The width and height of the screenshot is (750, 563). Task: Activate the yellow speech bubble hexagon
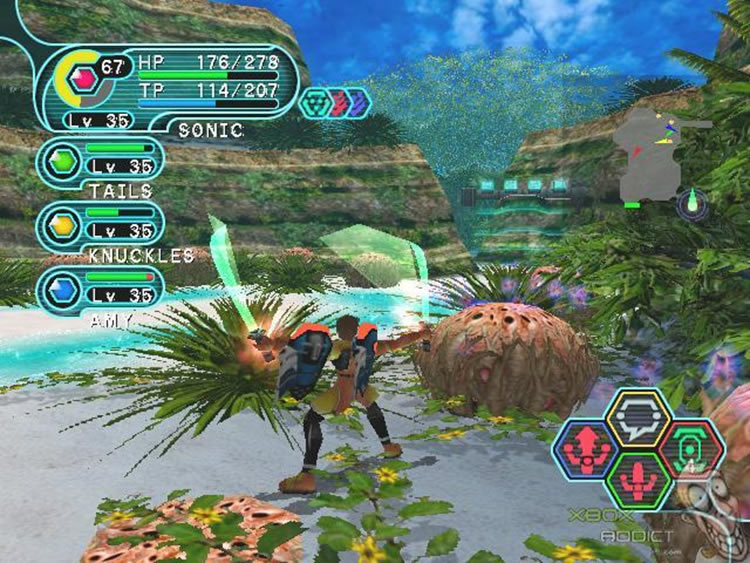click(640, 415)
